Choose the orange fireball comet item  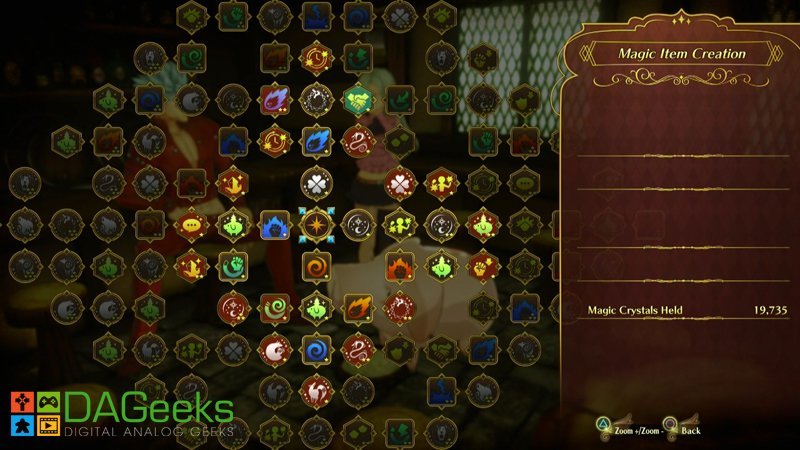[358, 308]
